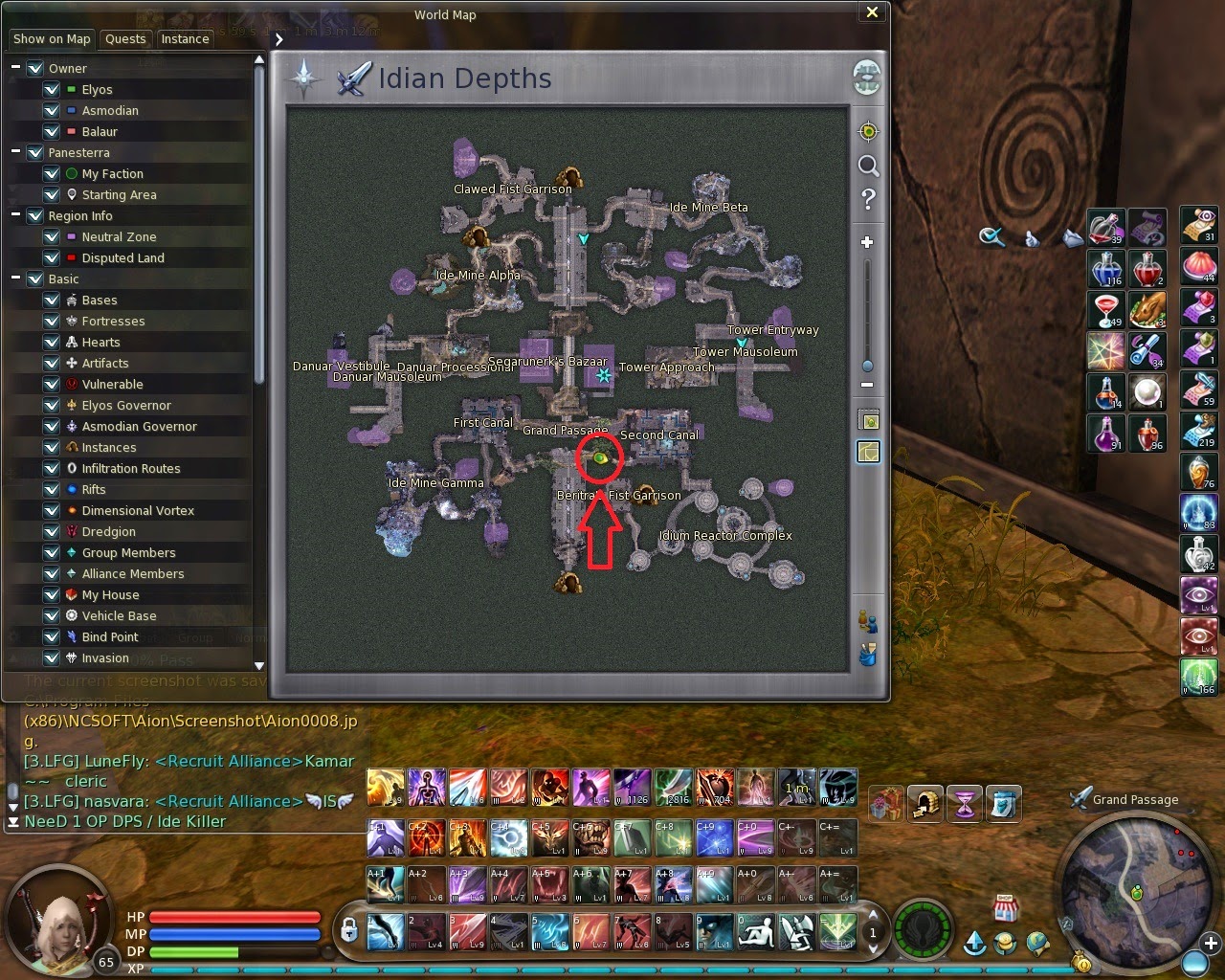Collapse the Owner section in the filter list

coord(15,68)
